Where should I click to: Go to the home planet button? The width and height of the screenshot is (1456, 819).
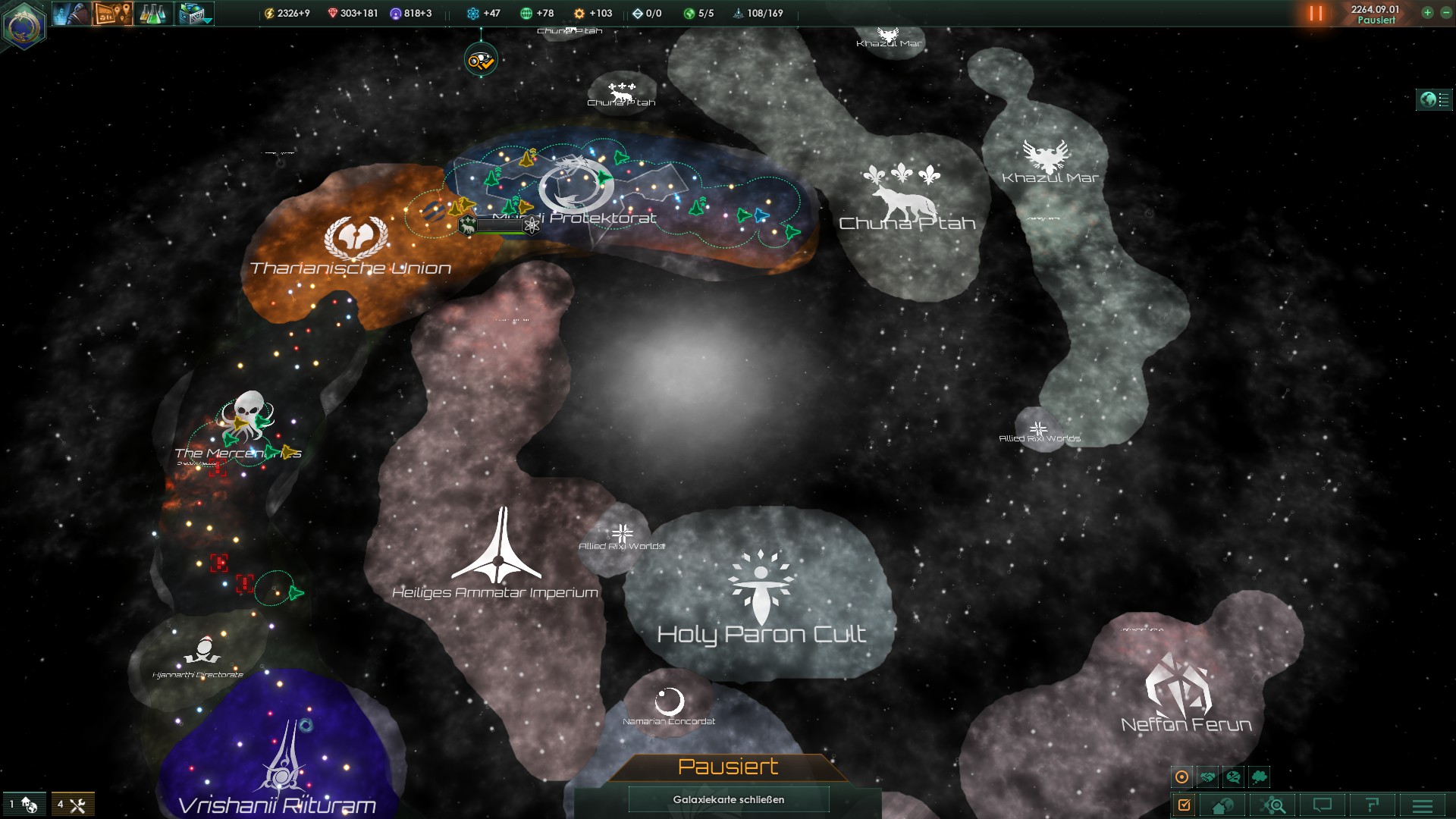click(1222, 805)
